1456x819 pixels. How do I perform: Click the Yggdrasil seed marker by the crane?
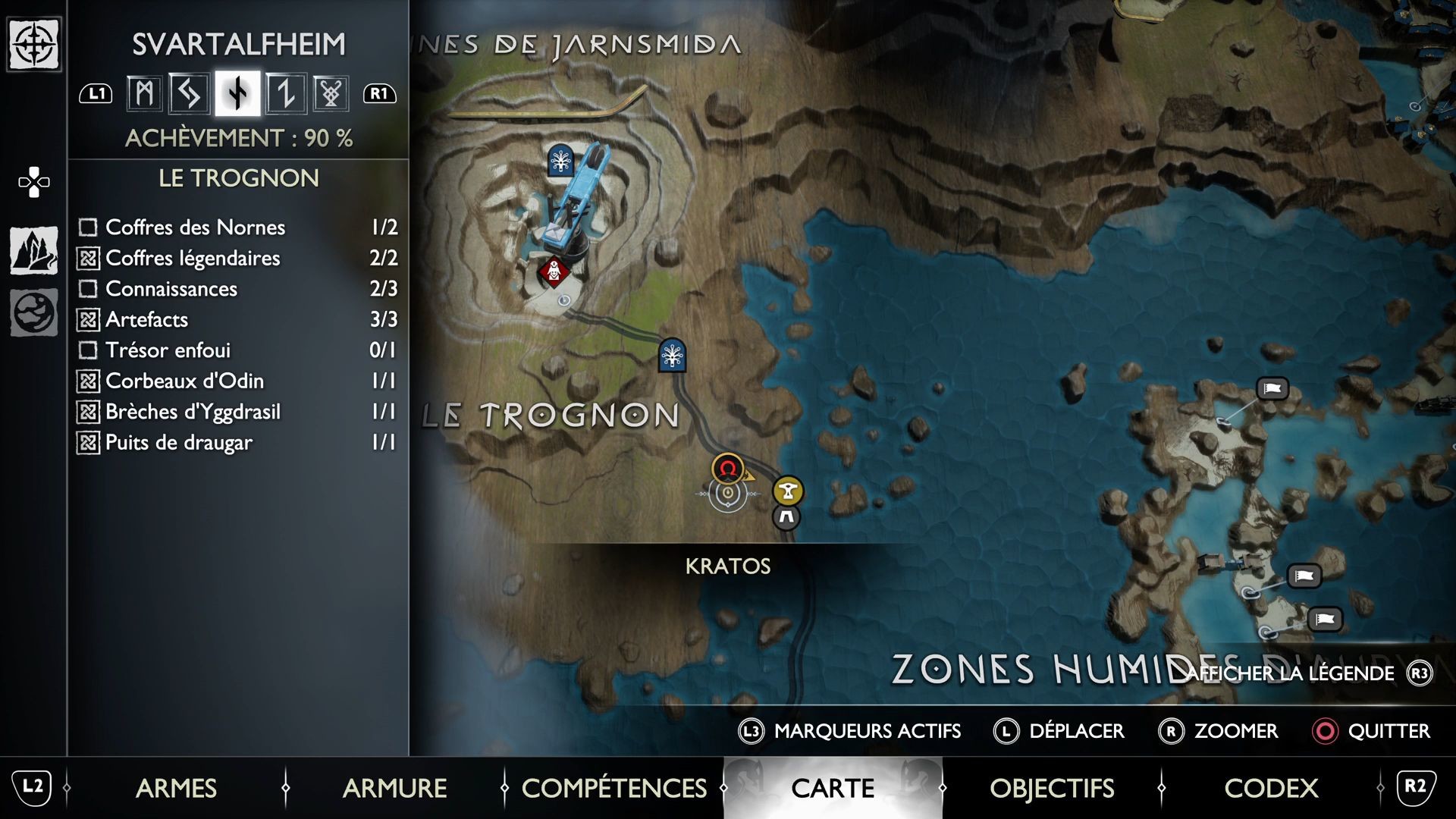pos(559,160)
